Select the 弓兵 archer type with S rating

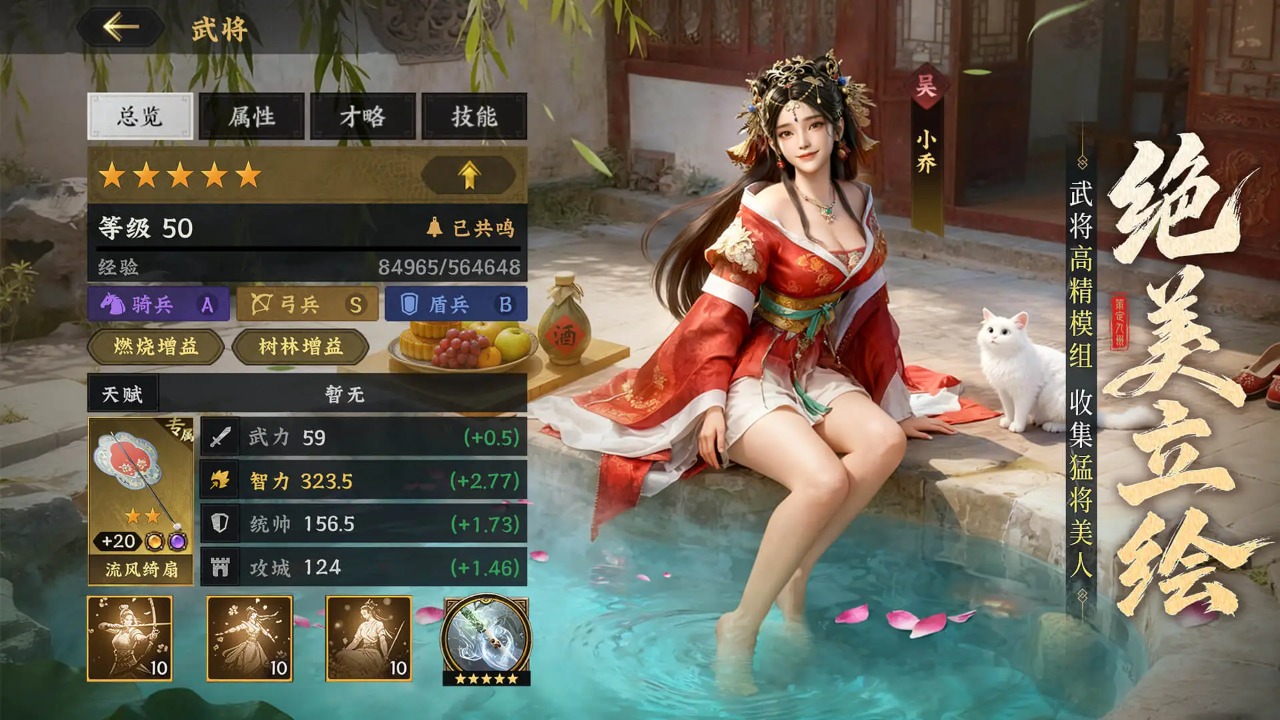[x=305, y=303]
